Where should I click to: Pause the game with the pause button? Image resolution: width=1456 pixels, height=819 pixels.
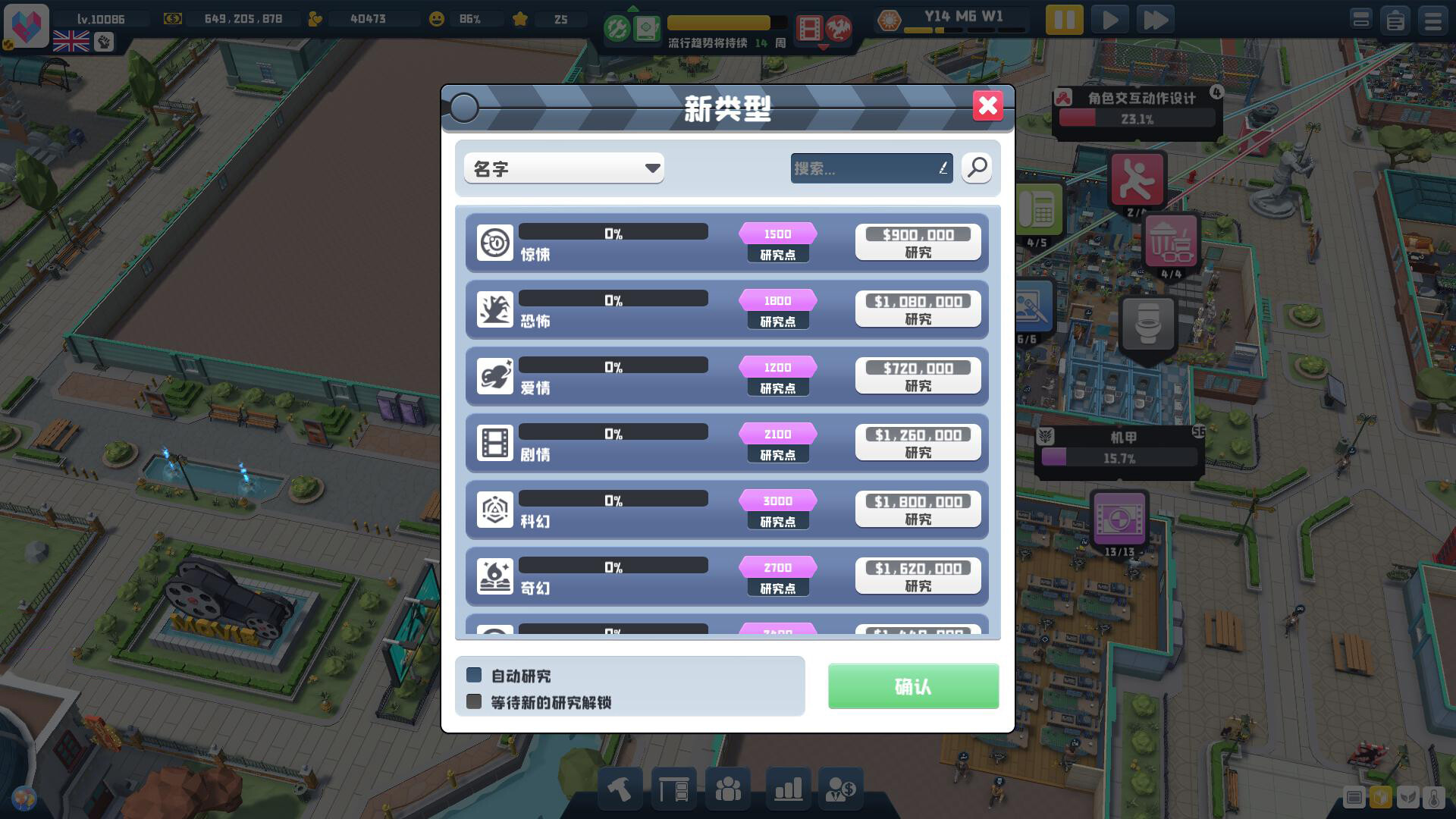click(x=1063, y=19)
